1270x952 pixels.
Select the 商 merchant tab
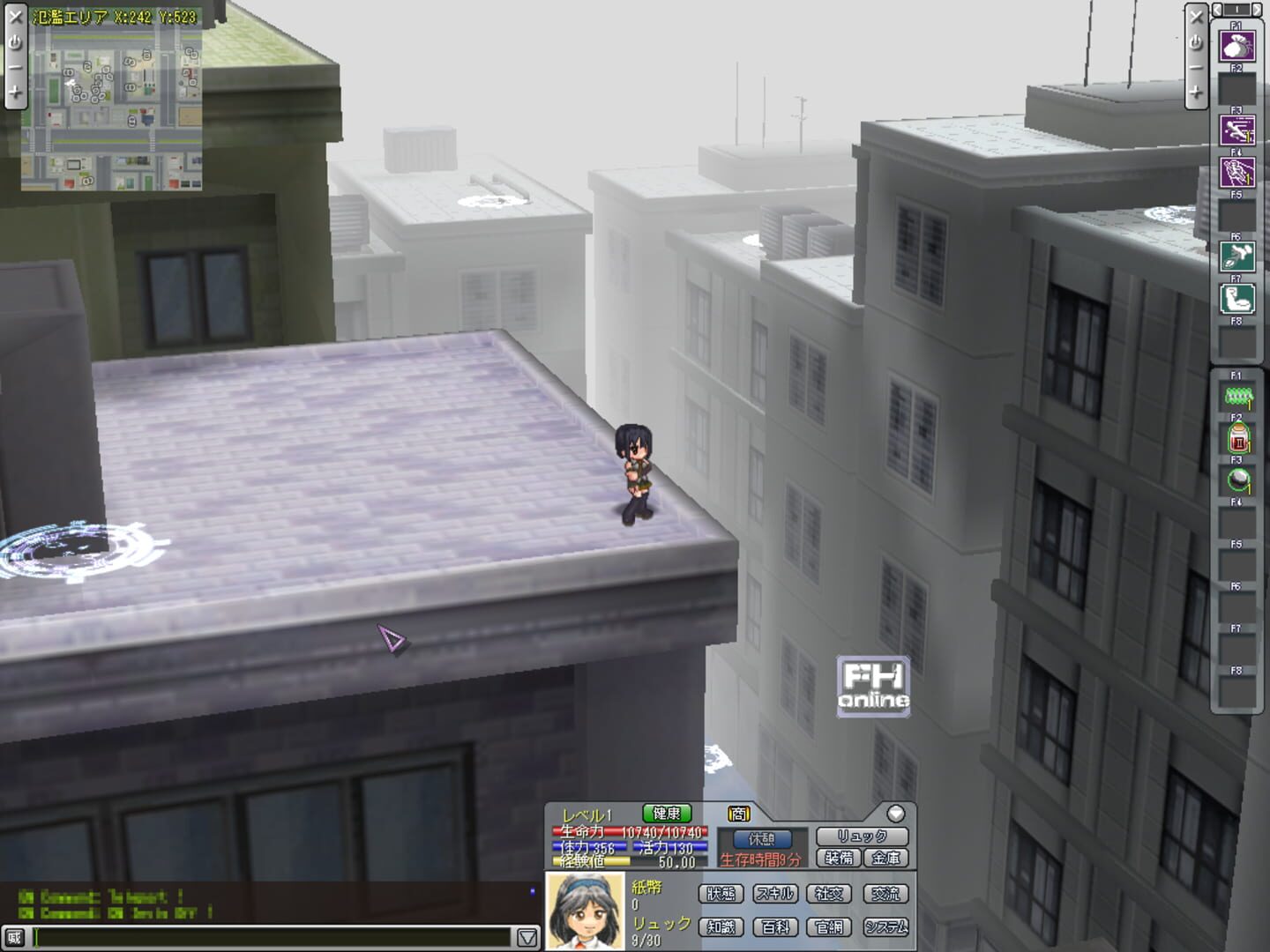738,814
